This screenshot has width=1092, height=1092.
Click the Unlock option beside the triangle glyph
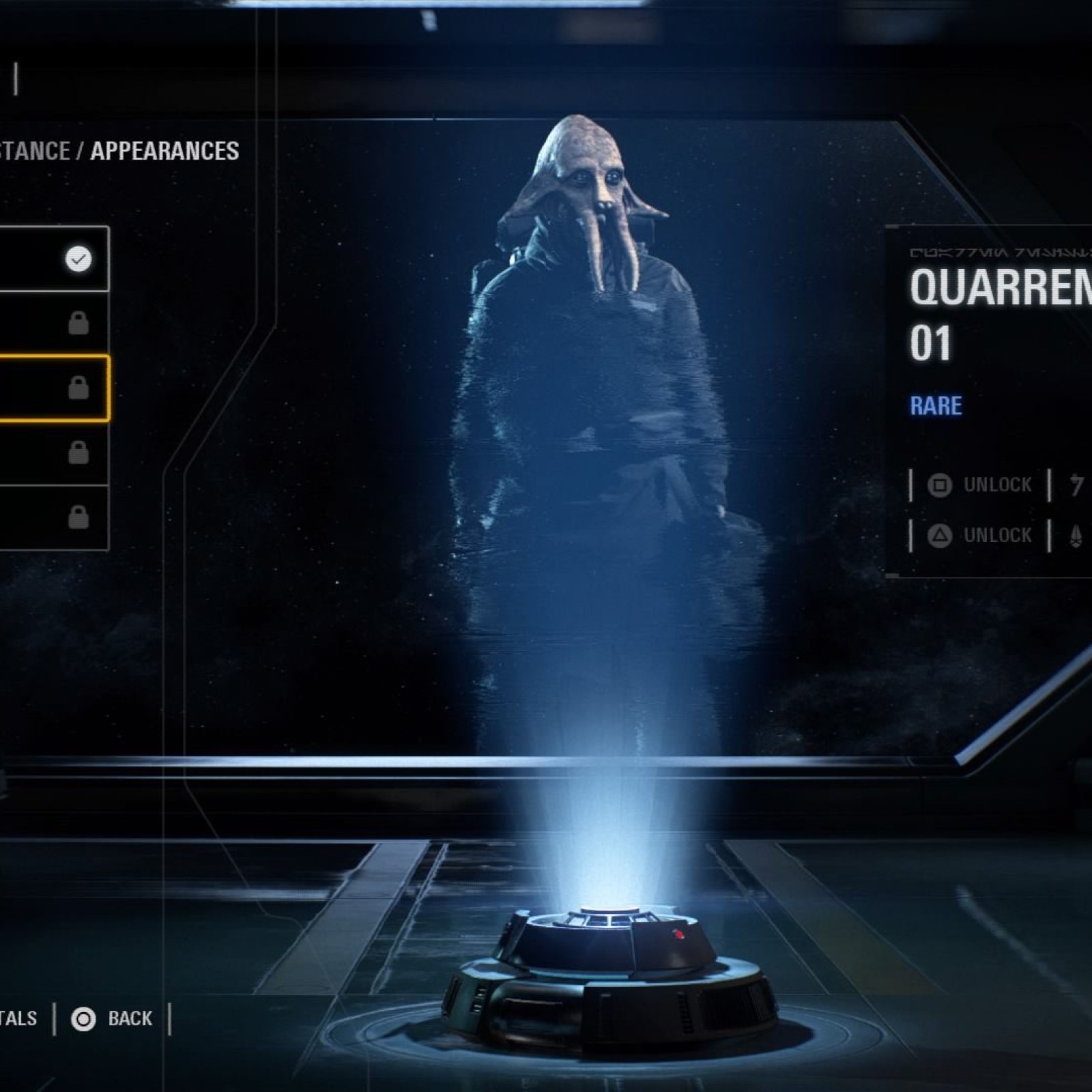(980, 535)
